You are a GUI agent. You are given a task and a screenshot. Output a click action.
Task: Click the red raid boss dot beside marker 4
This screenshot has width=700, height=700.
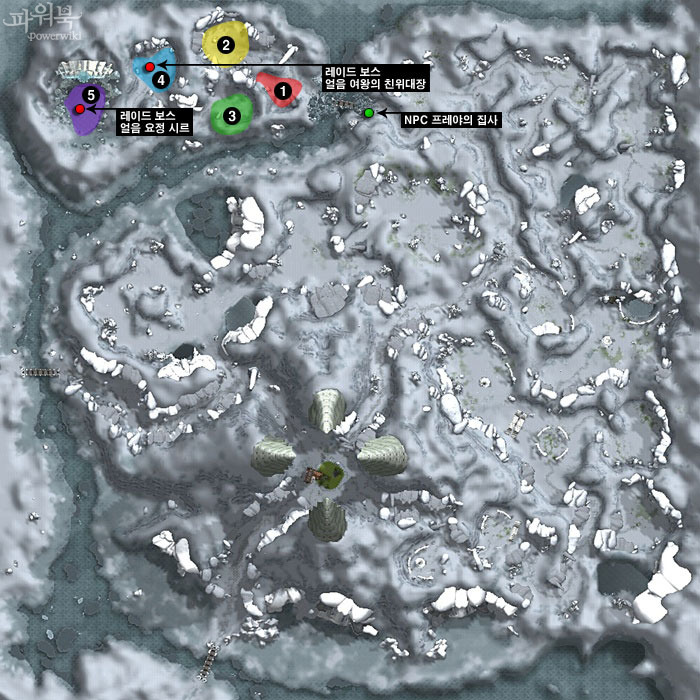pyautogui.click(x=150, y=66)
